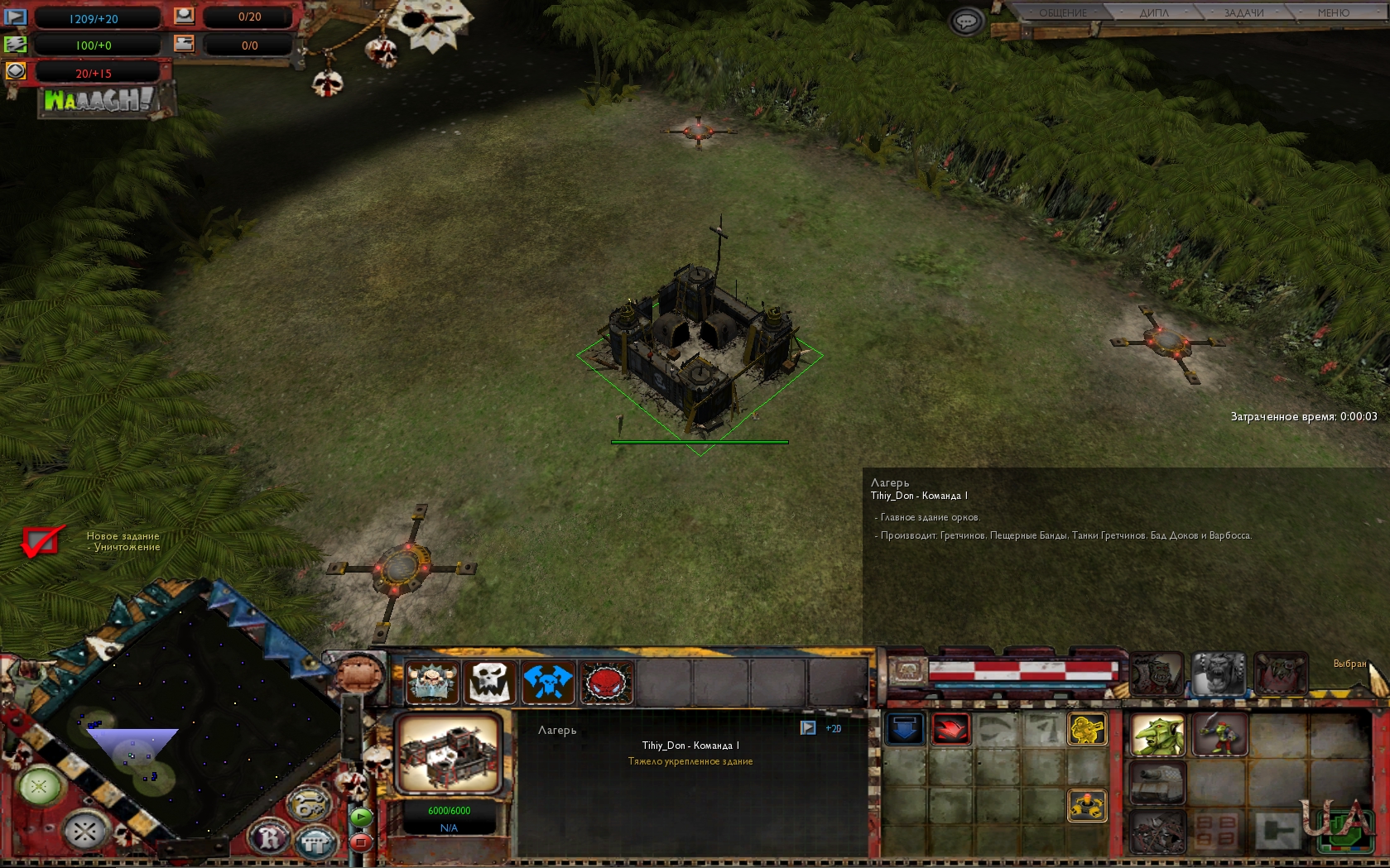Set the rally point with yellow beacon icon
The height and width of the screenshot is (868, 1390).
tap(1087, 804)
